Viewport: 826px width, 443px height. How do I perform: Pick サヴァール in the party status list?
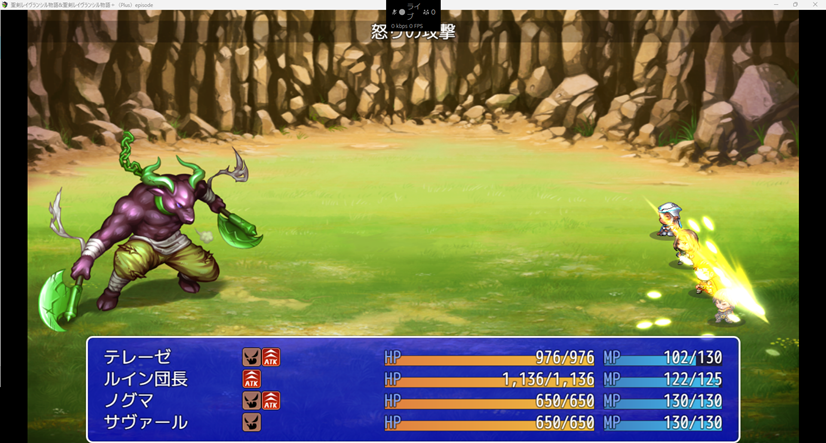tap(146, 422)
